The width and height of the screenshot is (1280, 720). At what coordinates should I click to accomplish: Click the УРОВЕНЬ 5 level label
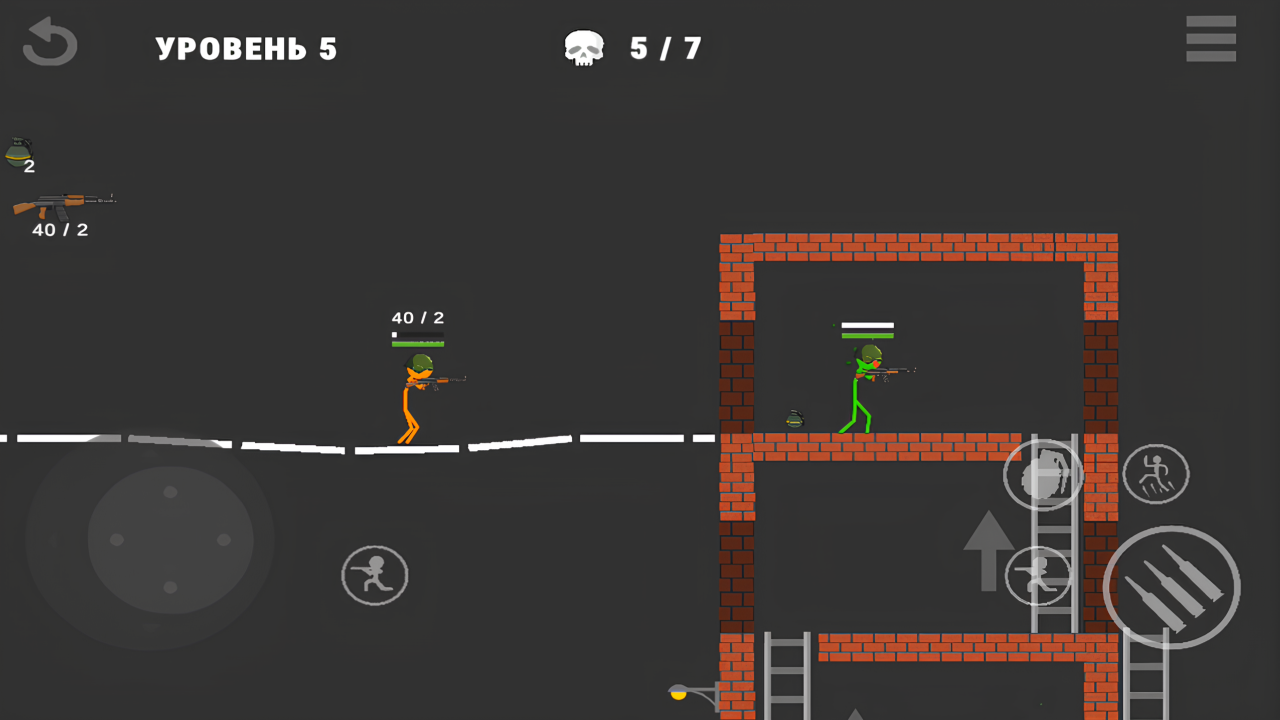(x=246, y=48)
